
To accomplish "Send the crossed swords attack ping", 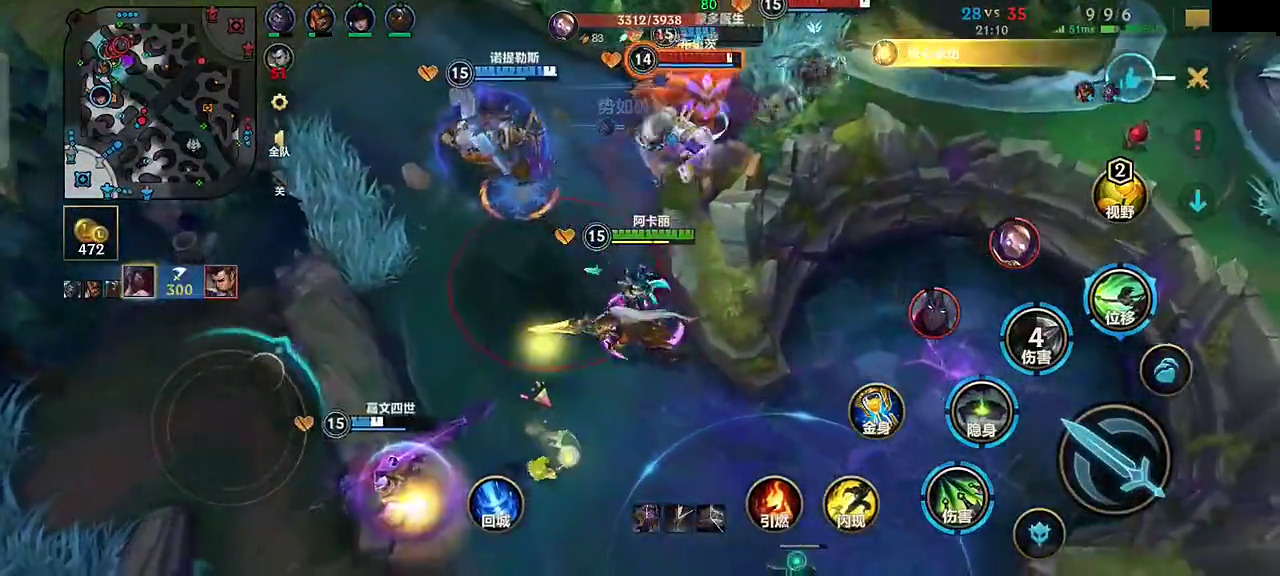I will pos(1197,77).
